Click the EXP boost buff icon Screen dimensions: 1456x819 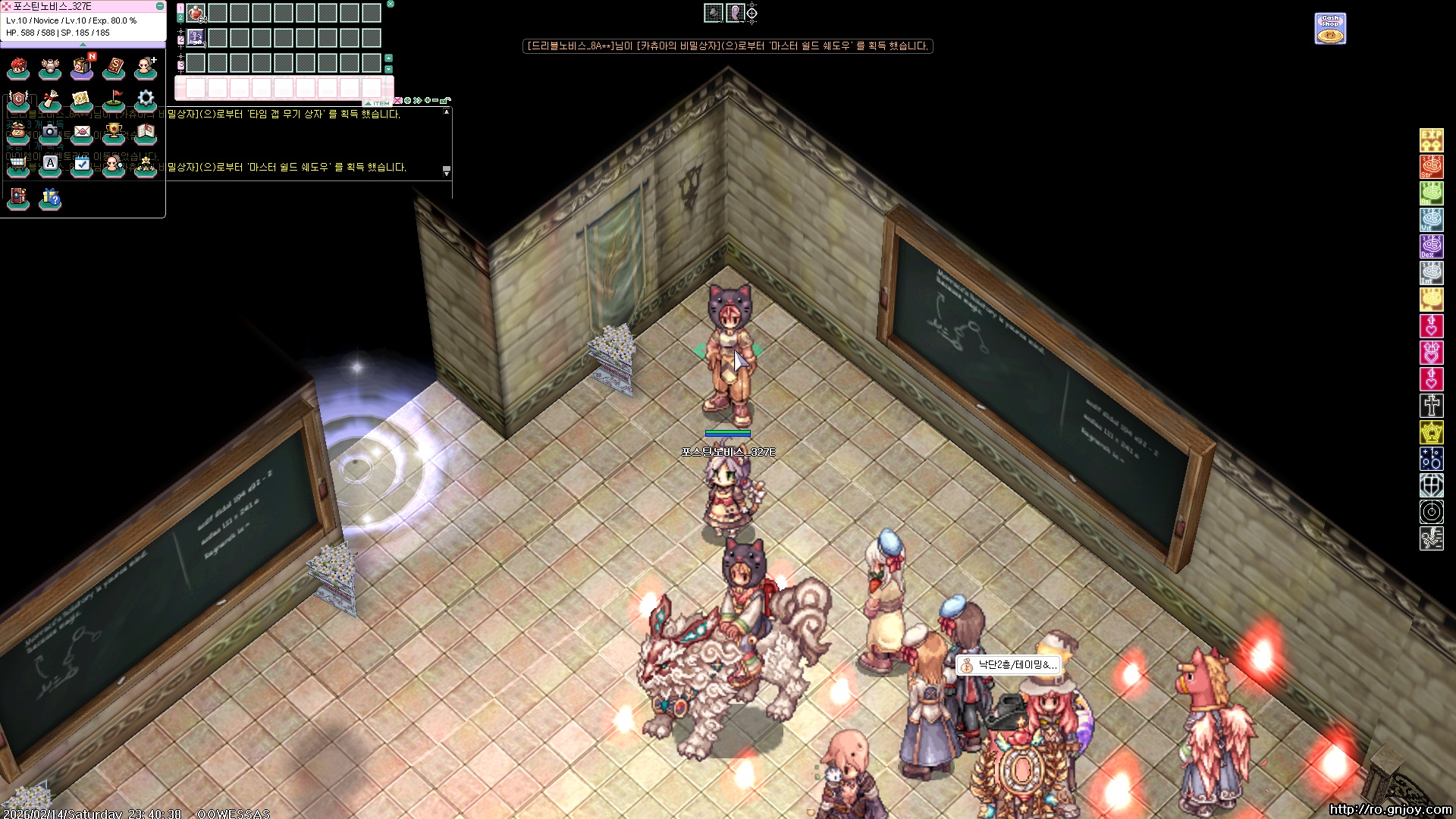click(1431, 140)
